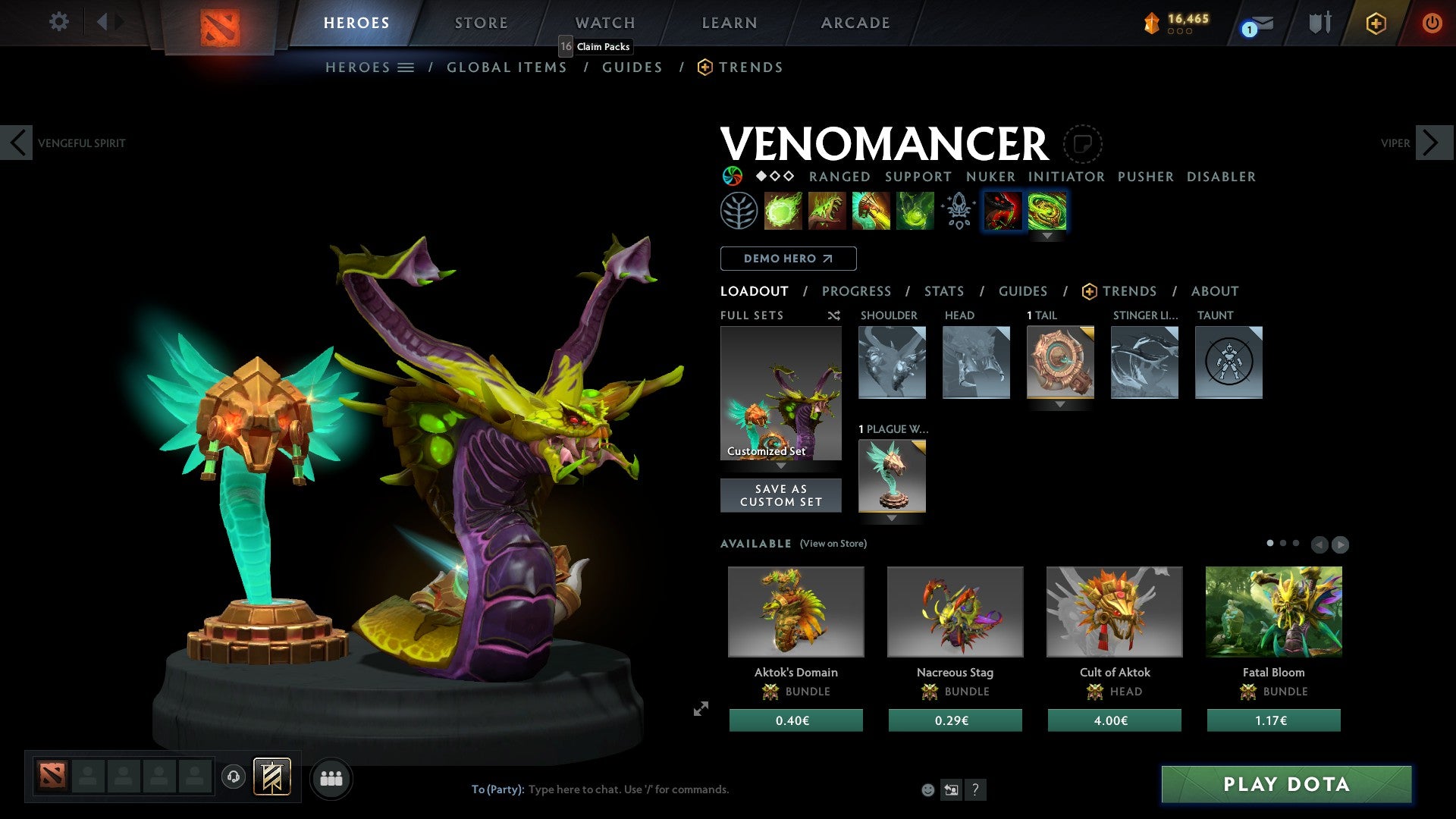Open View on Store link
The image size is (1456, 819).
(833, 544)
